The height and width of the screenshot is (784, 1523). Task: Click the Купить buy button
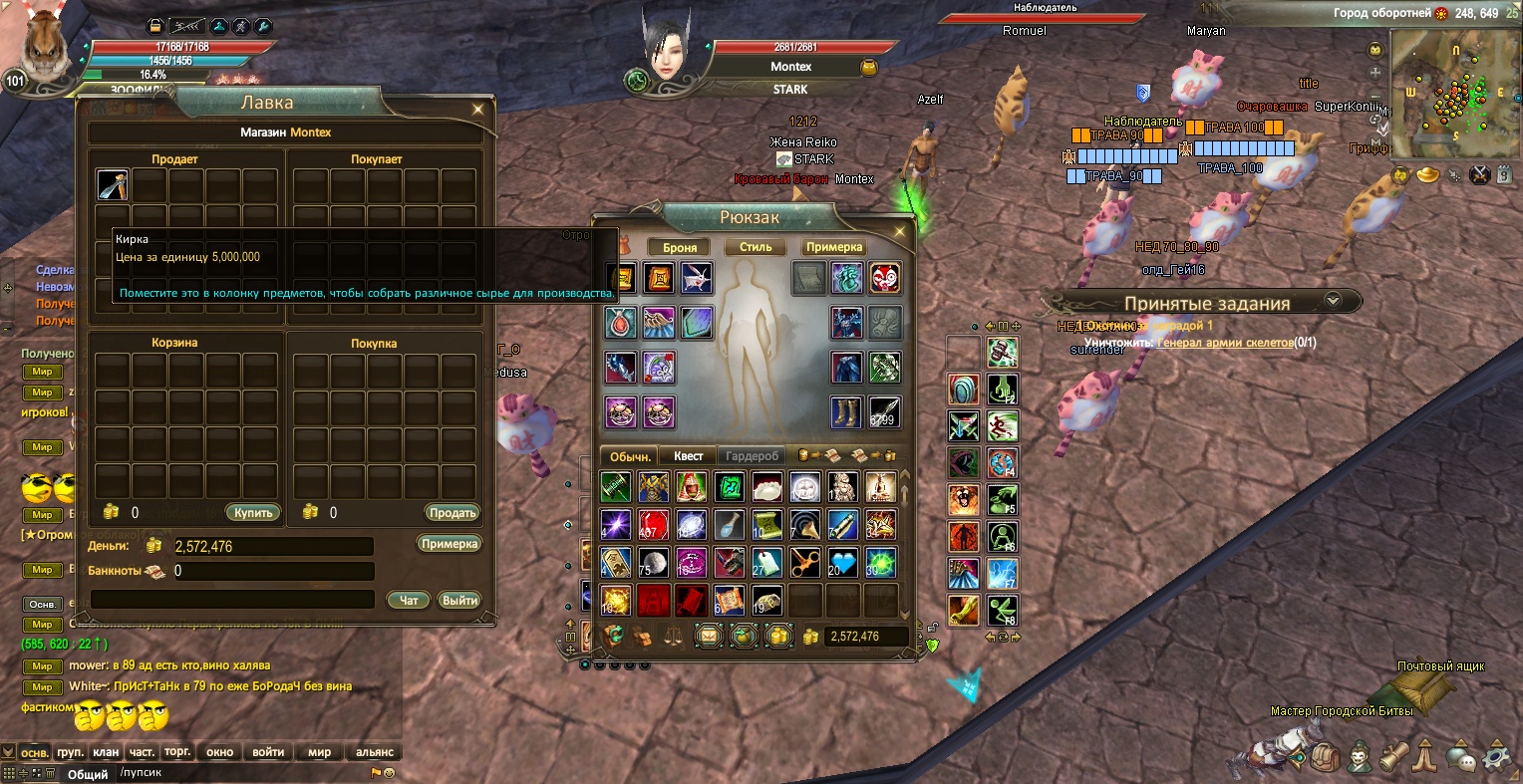click(x=253, y=513)
